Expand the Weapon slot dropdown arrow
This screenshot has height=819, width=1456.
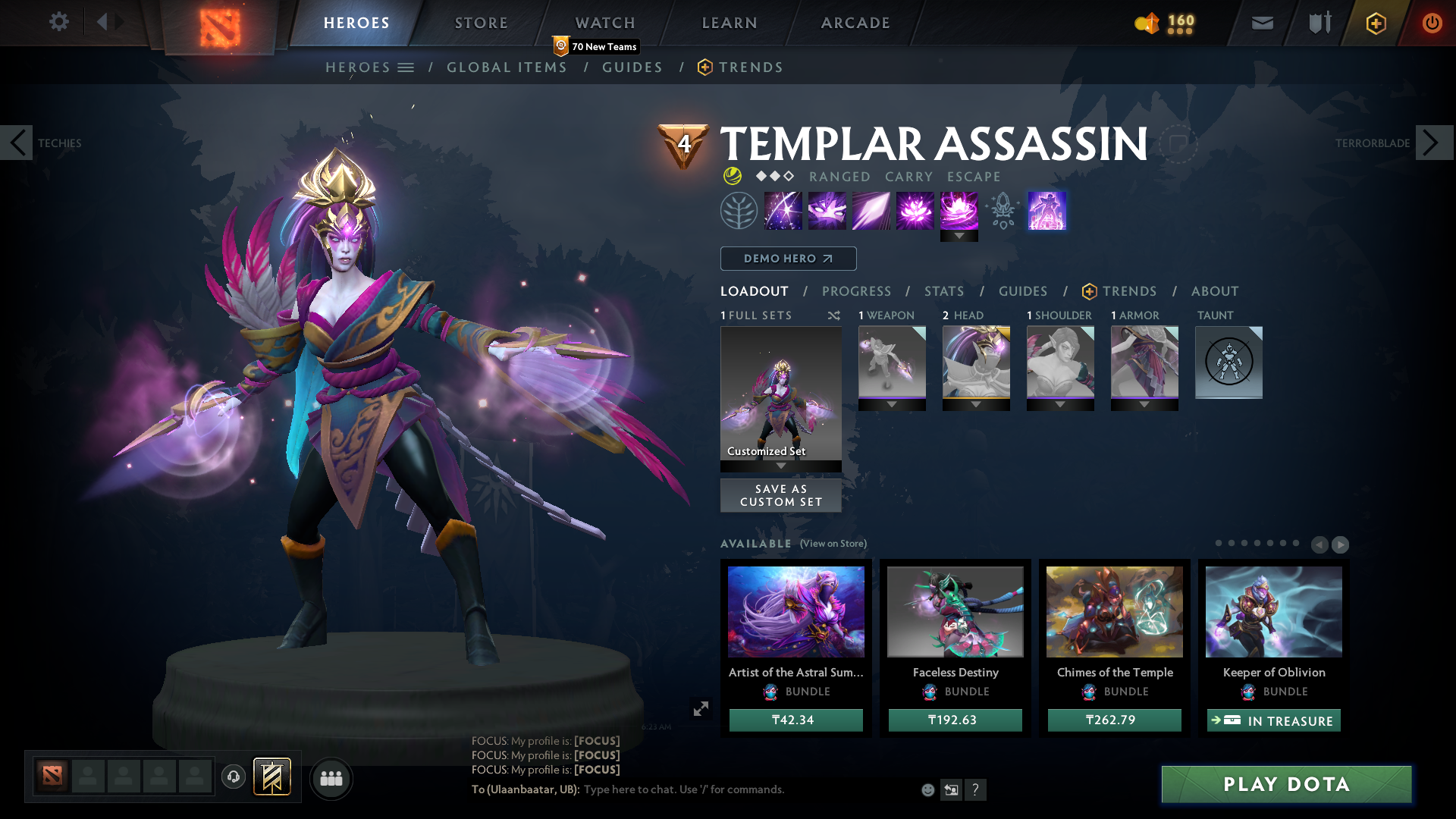tap(892, 404)
